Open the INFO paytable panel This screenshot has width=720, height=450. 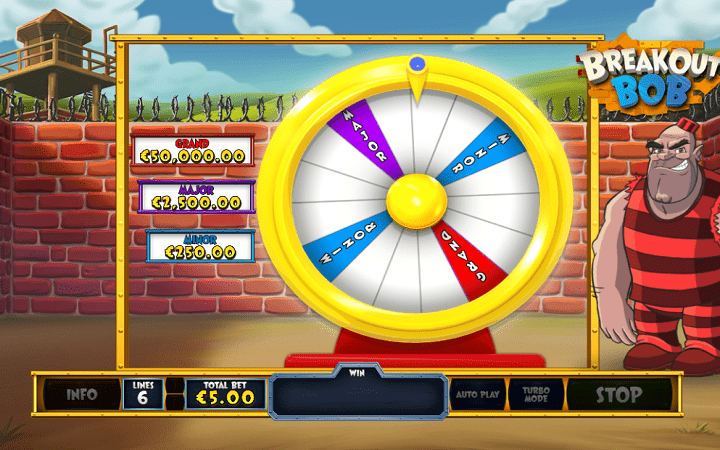pos(81,394)
